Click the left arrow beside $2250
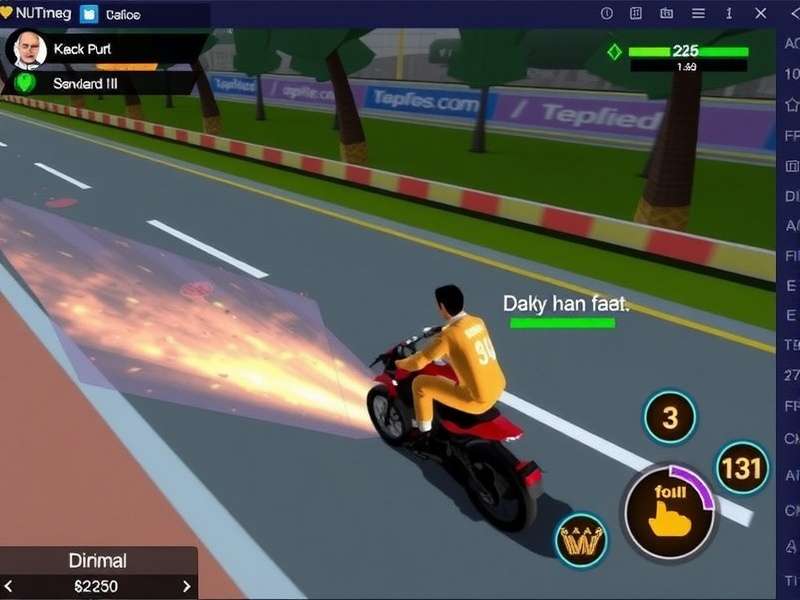 point(10,586)
